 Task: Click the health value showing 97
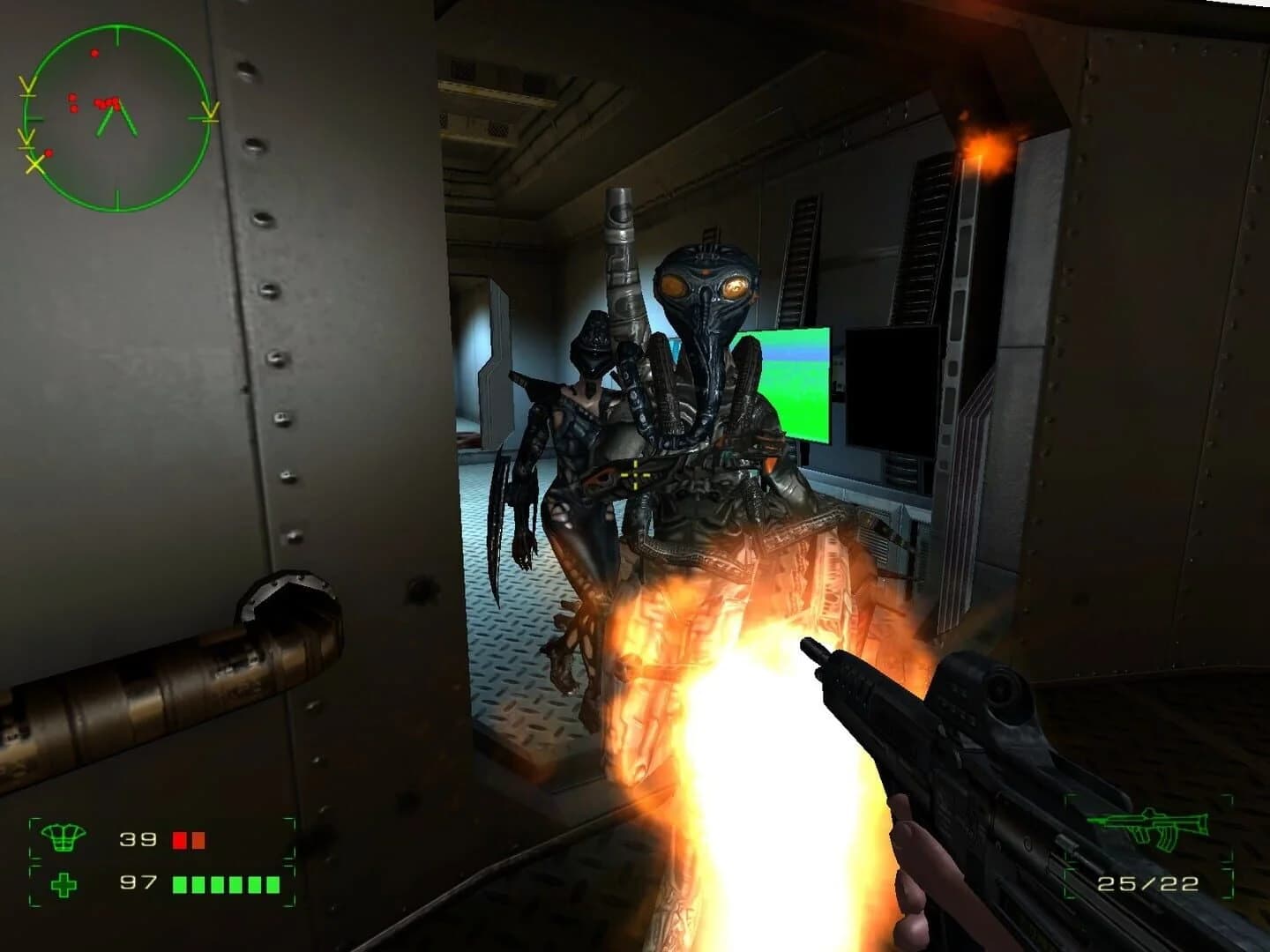[138, 883]
